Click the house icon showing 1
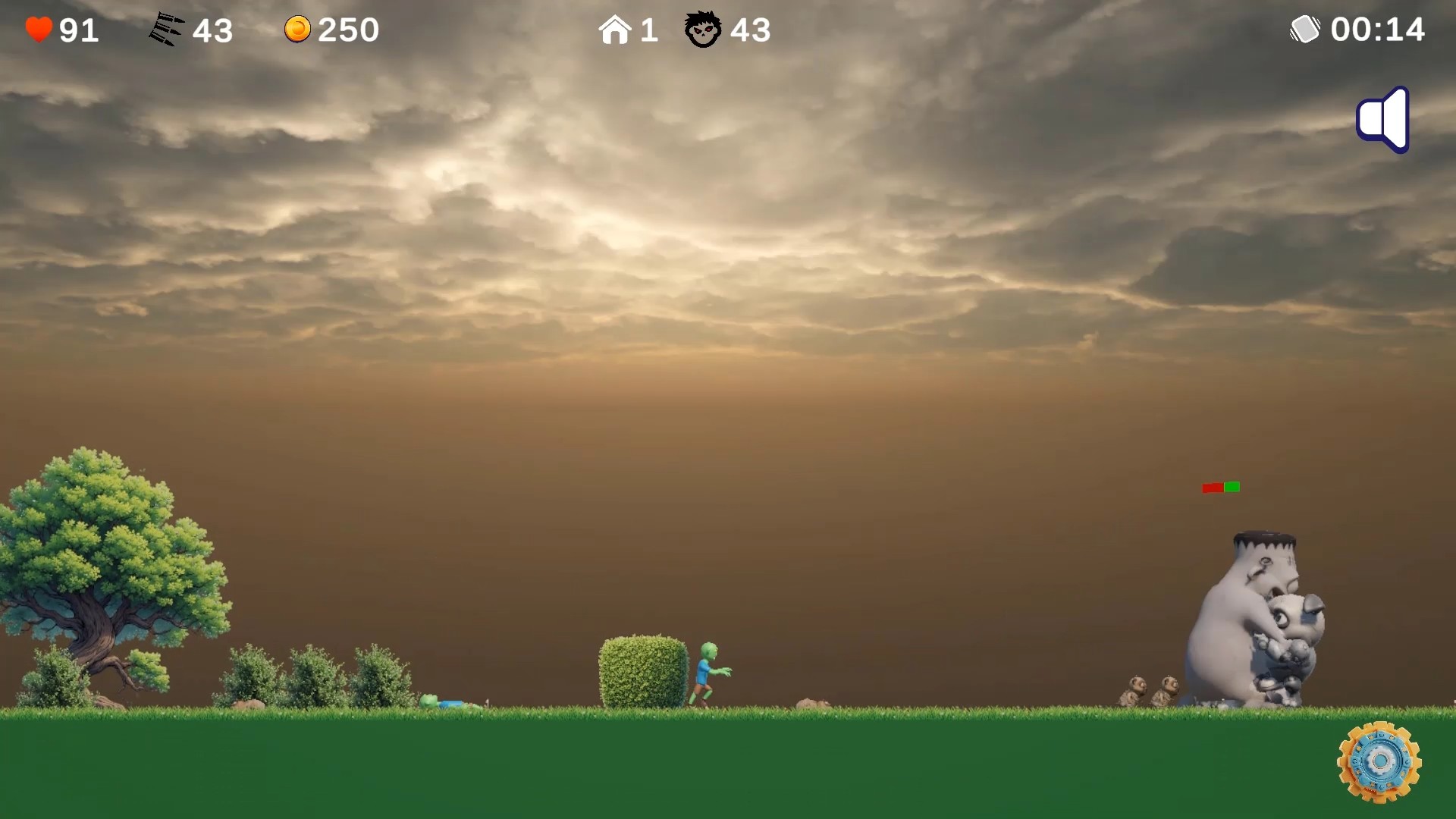 (616, 29)
